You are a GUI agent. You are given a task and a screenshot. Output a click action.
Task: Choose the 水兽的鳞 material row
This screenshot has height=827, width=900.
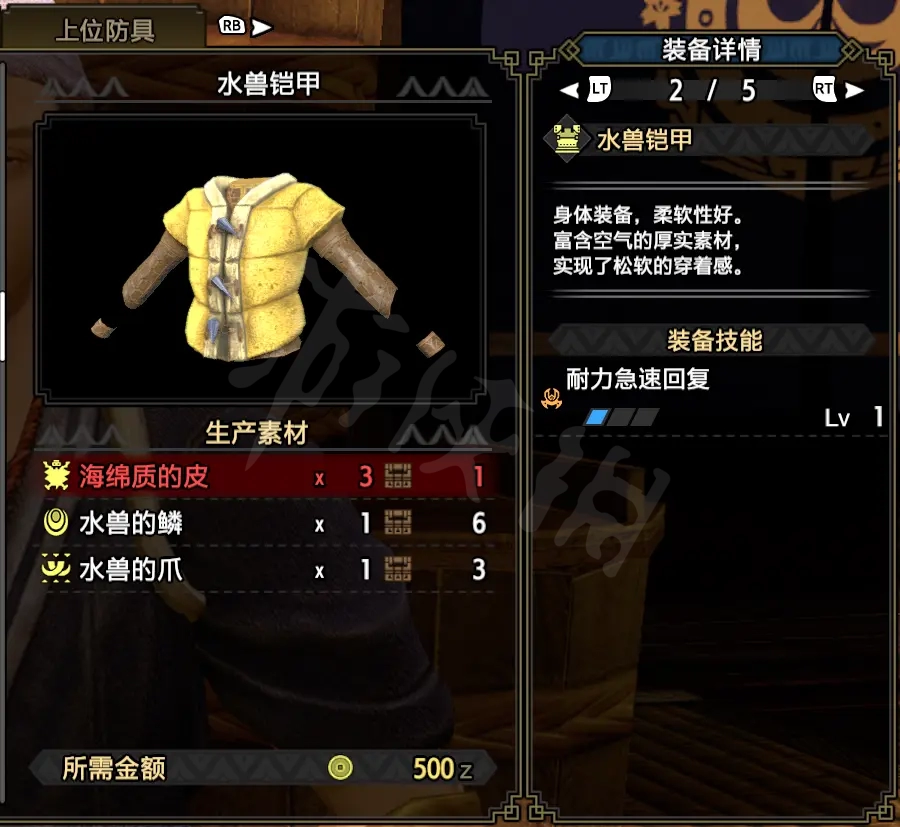pos(265,523)
